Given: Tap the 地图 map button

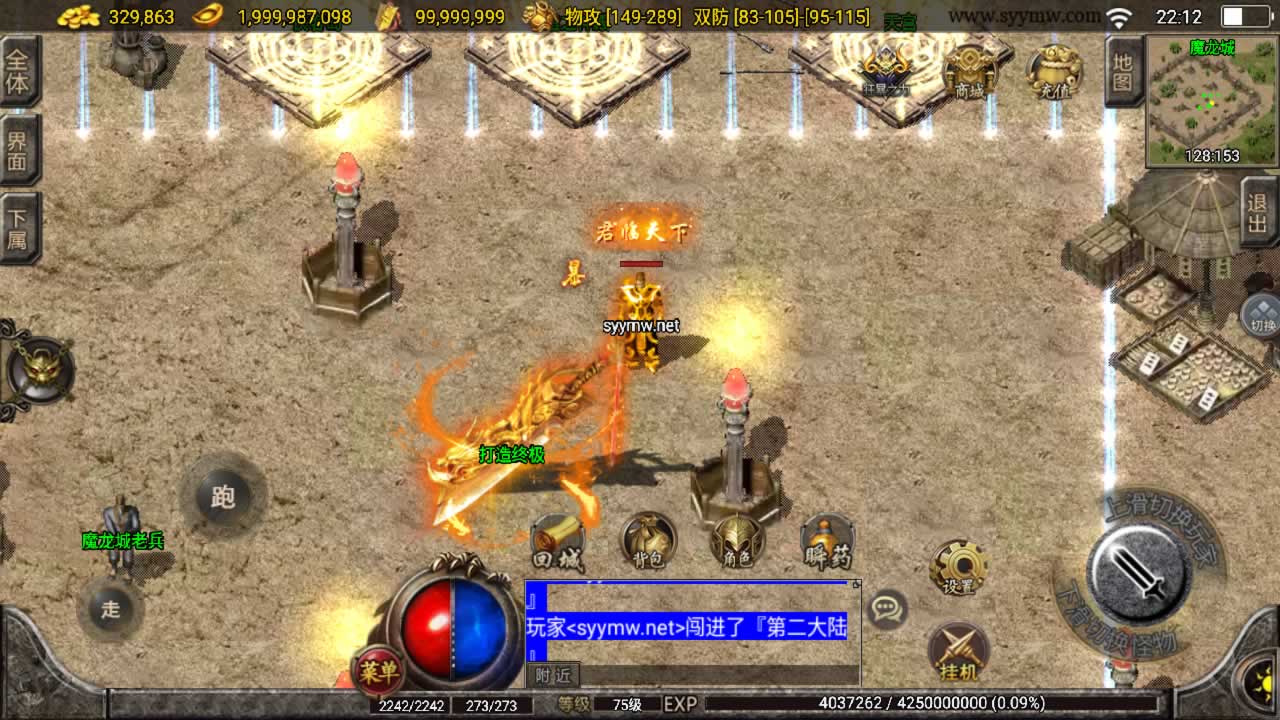Looking at the screenshot, I should [x=1123, y=72].
